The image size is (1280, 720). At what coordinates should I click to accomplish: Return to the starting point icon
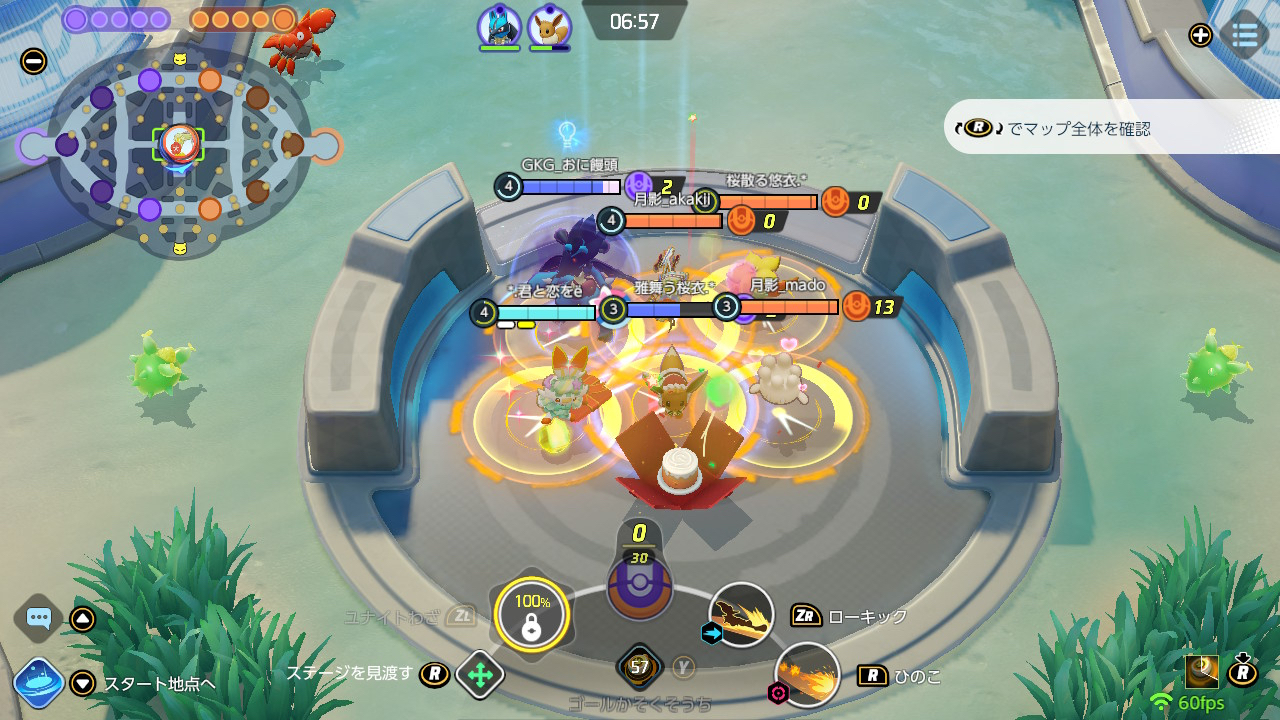coord(39,684)
